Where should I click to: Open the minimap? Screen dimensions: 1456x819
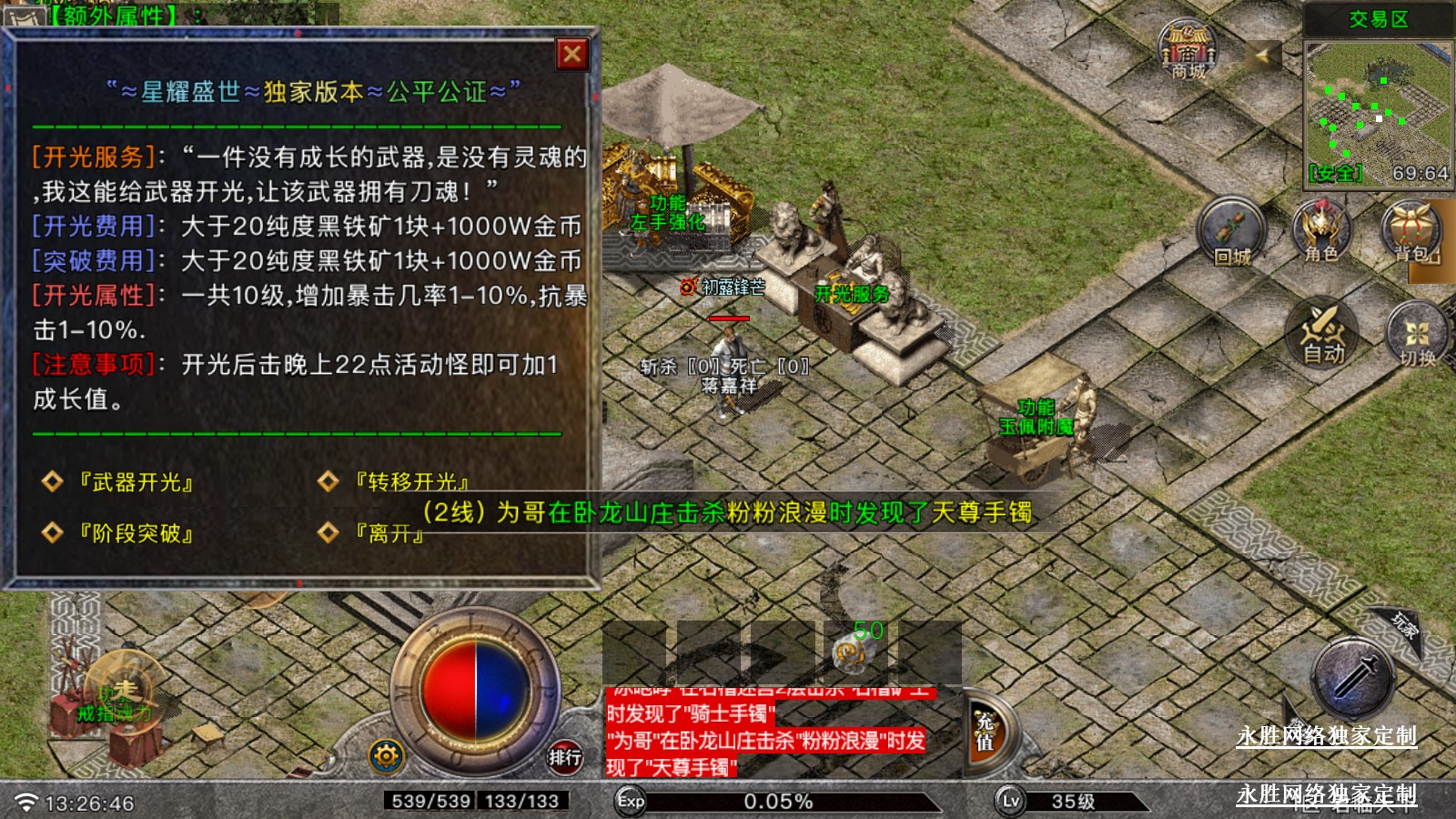coord(1378,111)
